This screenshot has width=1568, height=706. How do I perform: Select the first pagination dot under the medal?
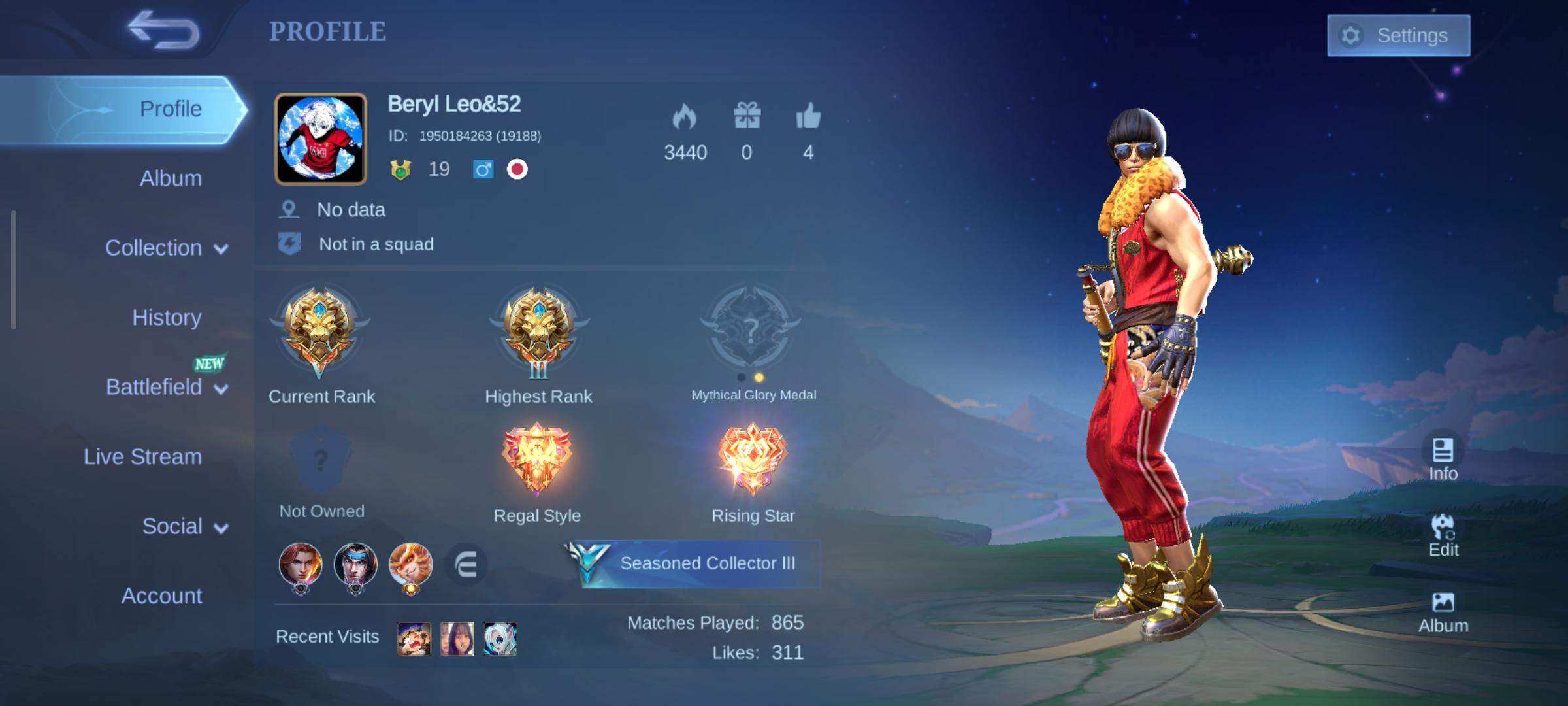coord(741,376)
